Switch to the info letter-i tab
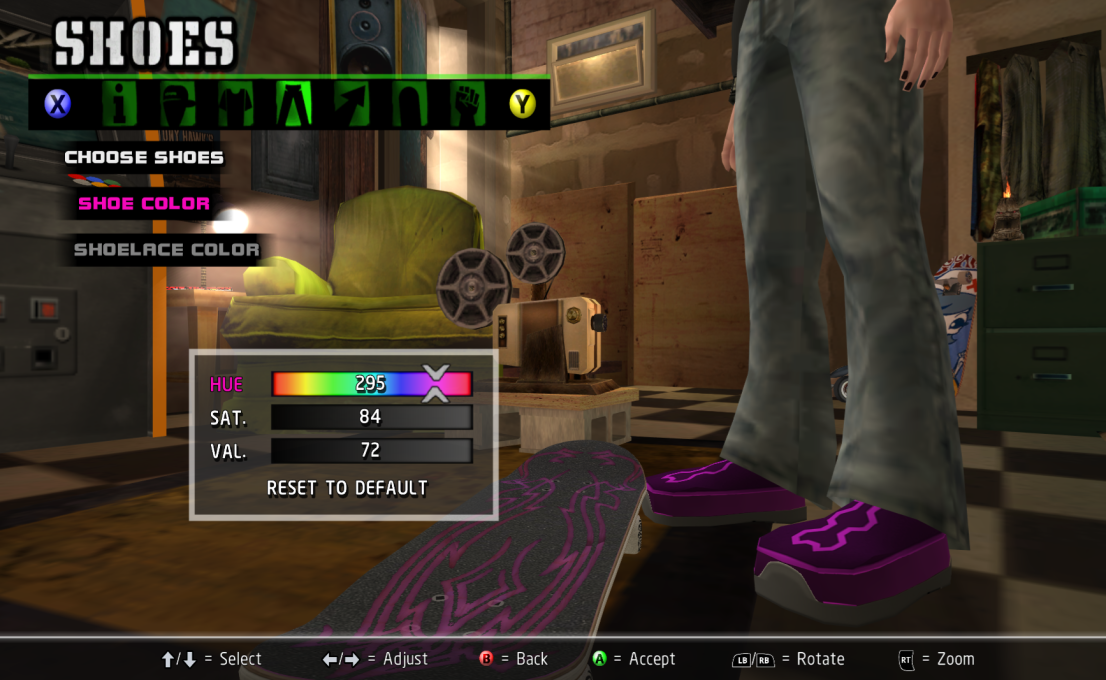The height and width of the screenshot is (680, 1106). point(120,103)
